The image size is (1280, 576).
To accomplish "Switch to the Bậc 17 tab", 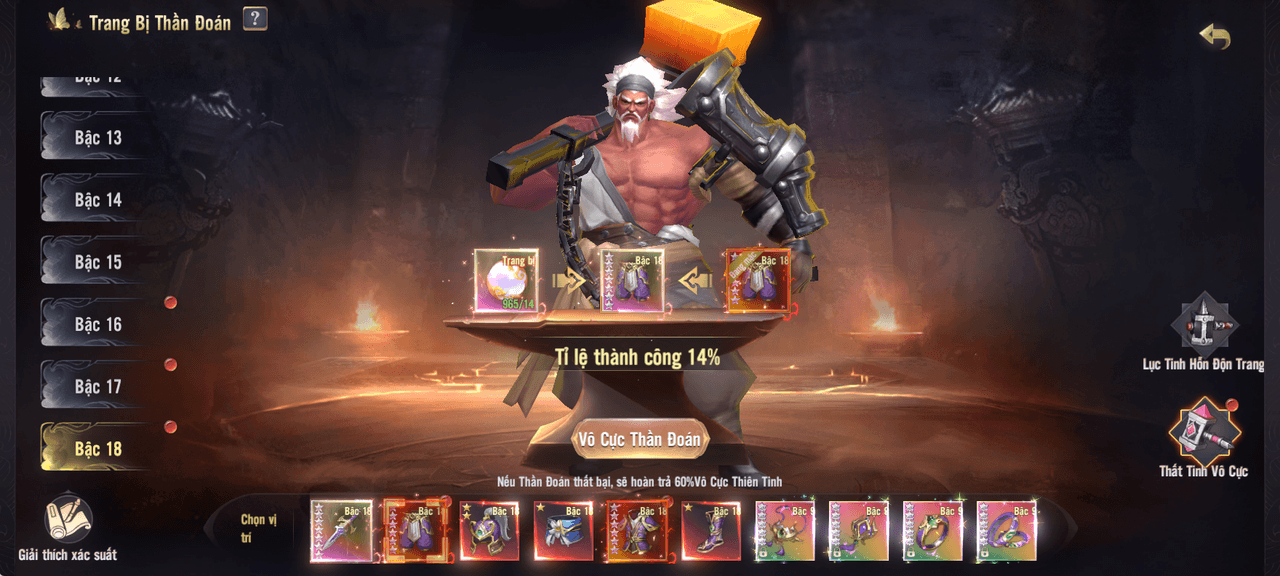I will coord(97,386).
